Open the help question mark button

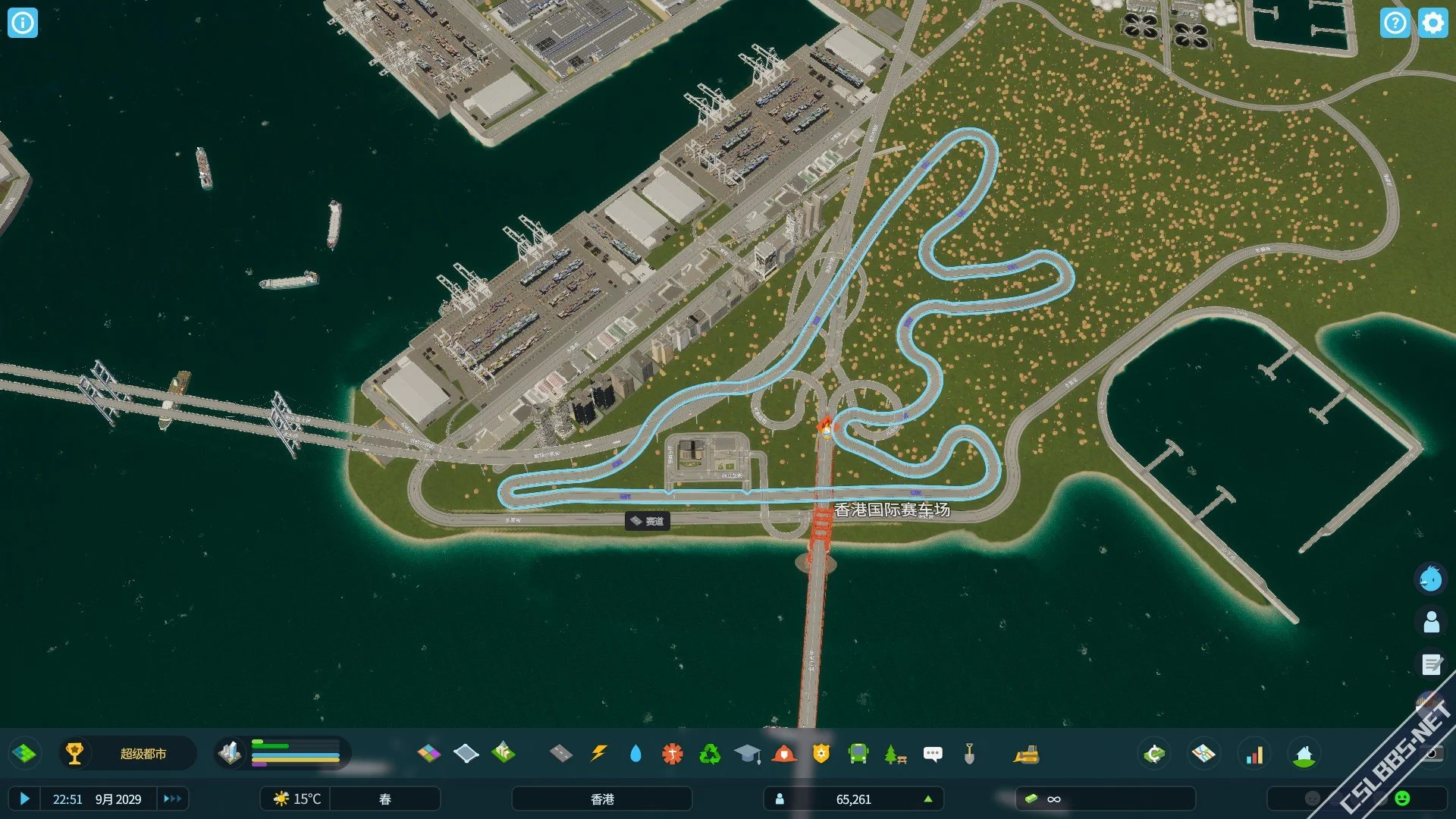1395,23
